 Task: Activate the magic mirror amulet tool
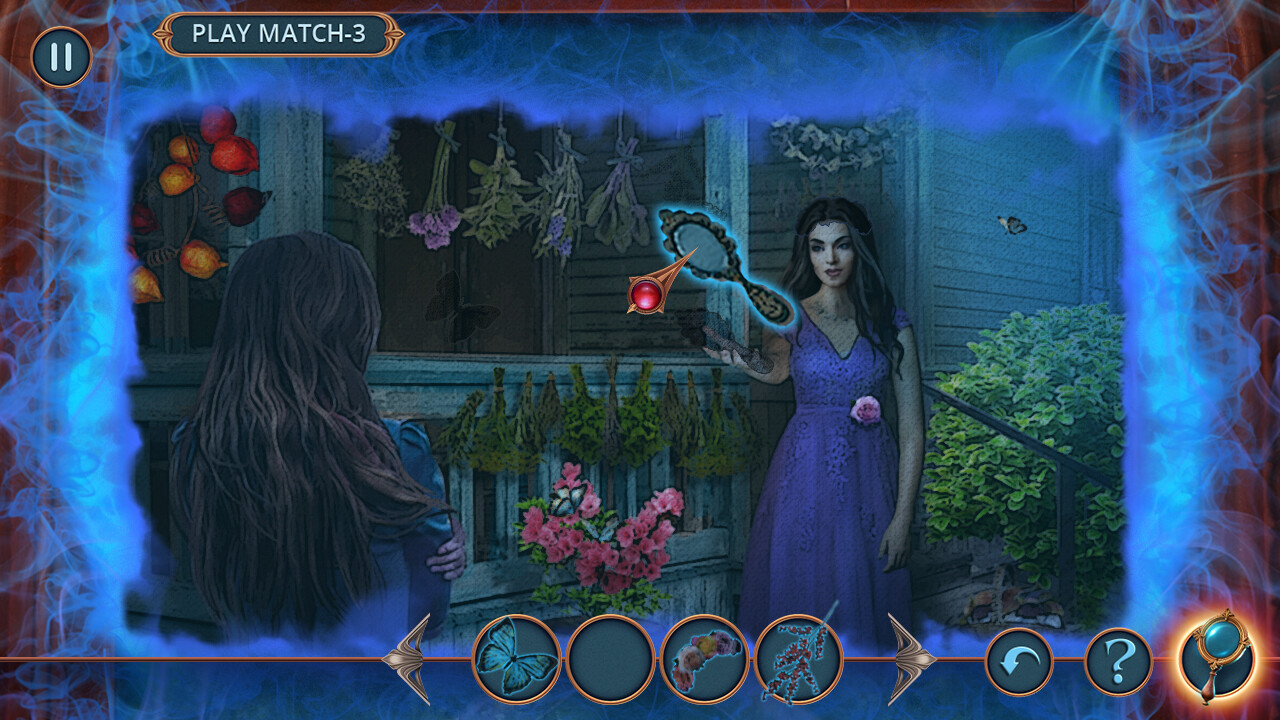tap(1216, 658)
